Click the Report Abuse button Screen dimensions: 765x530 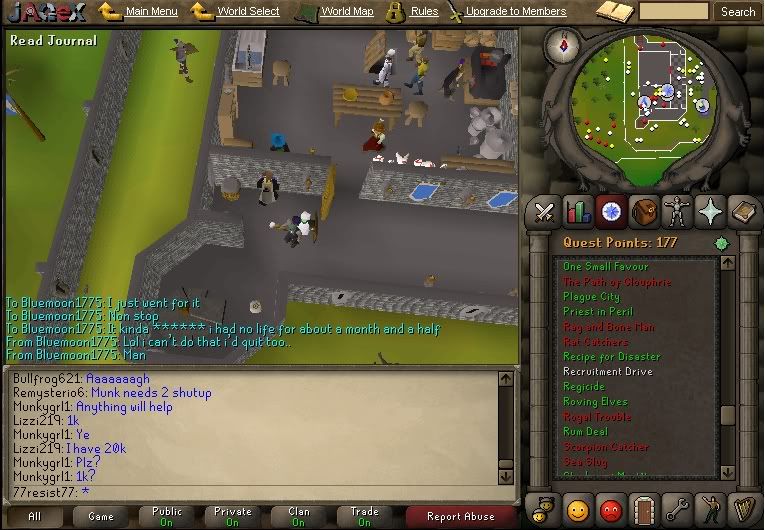[461, 517]
